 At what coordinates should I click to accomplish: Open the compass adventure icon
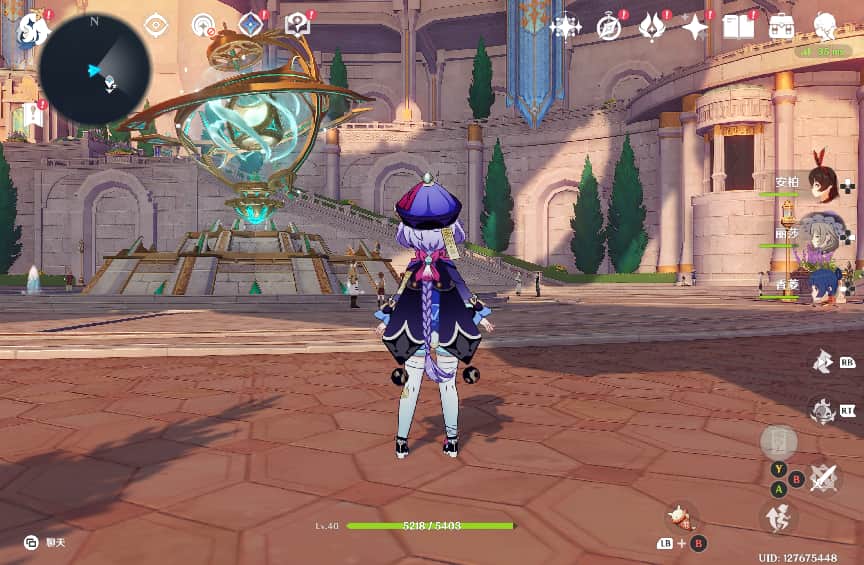coord(609,26)
